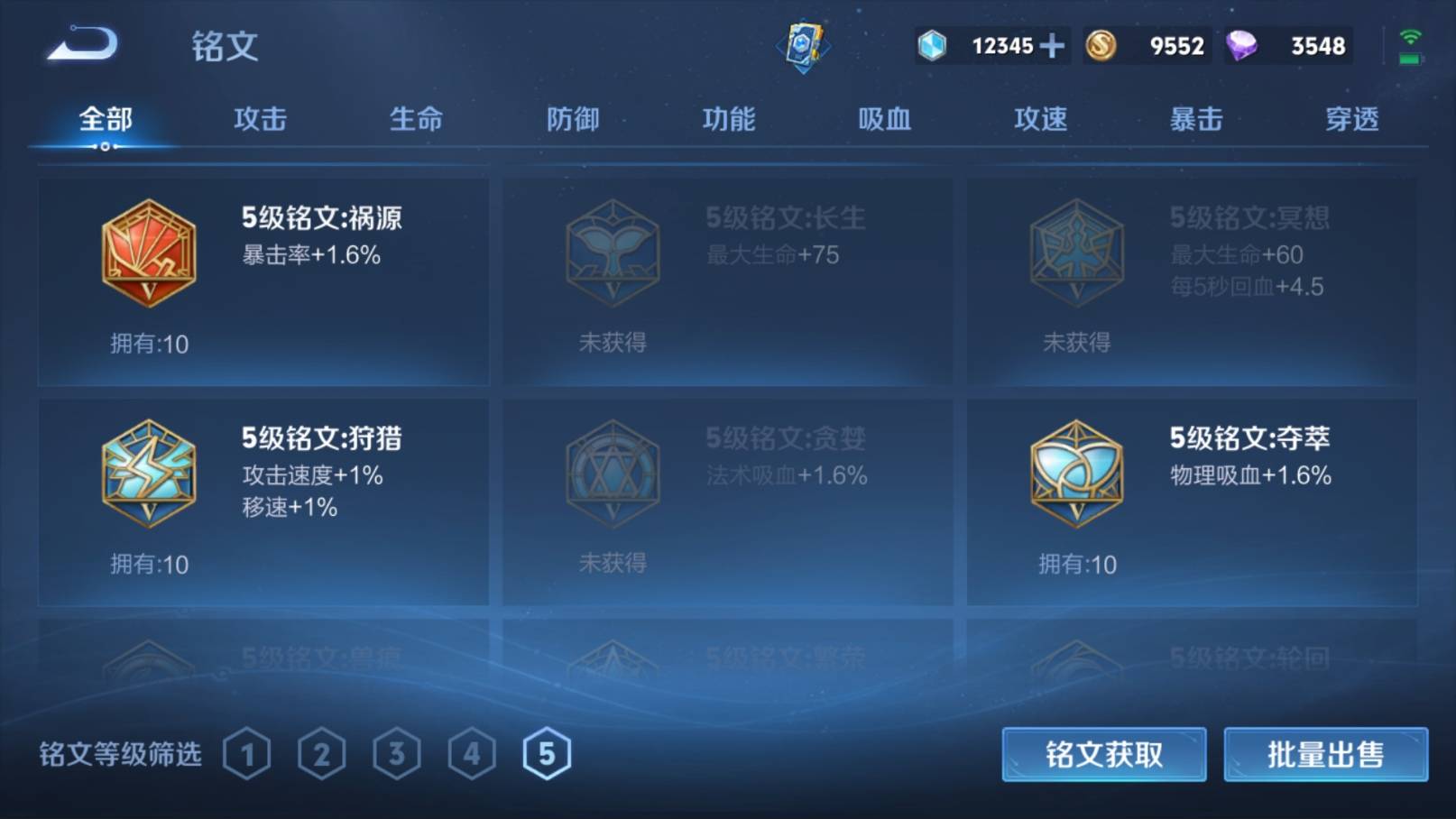The height and width of the screenshot is (819, 1456).
Task: Filter runes by level 3
Action: [x=396, y=754]
